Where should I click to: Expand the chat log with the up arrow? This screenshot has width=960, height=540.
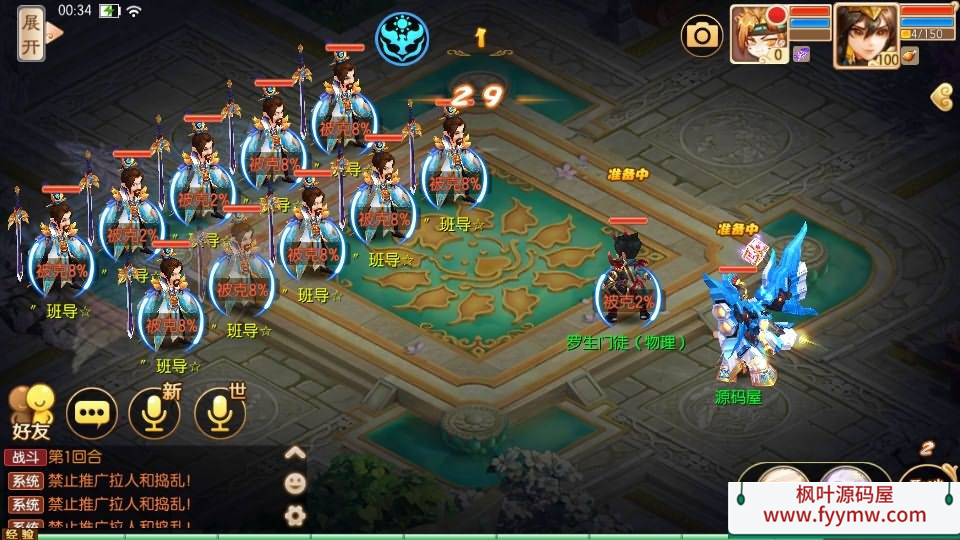tap(295, 453)
